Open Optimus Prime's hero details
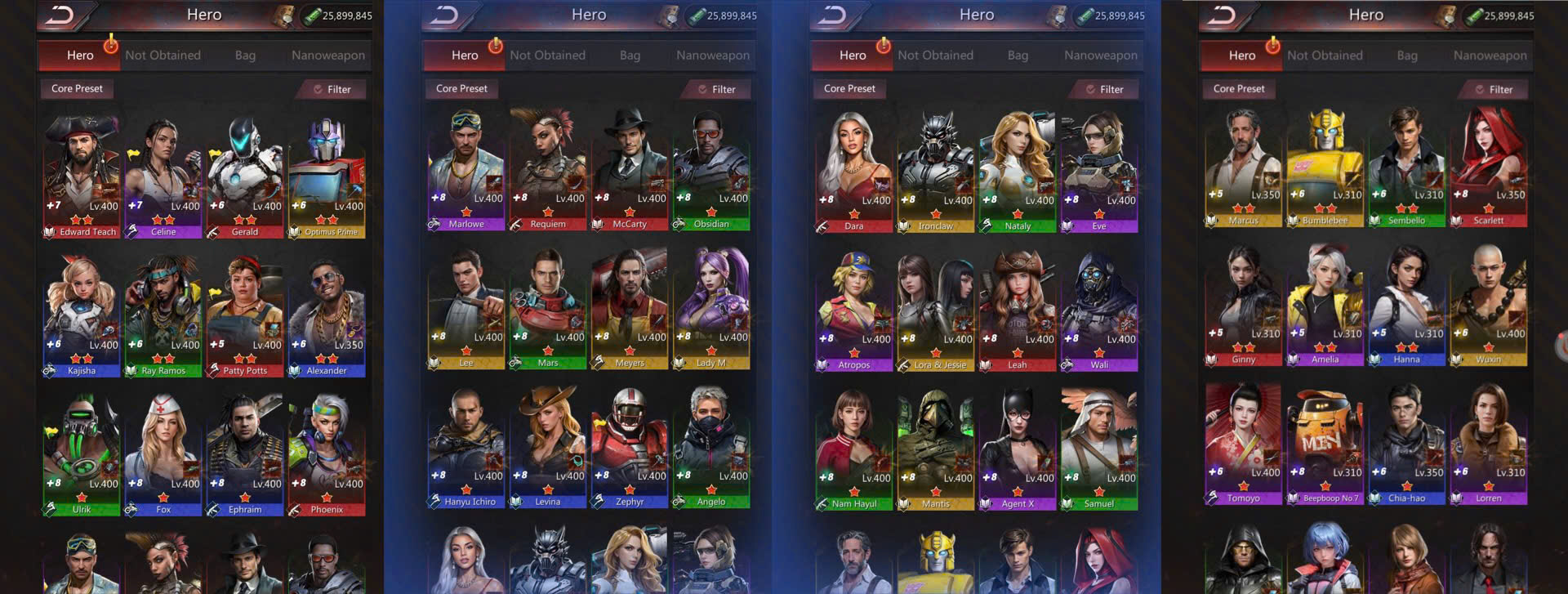The height and width of the screenshot is (594, 1568). point(327,172)
